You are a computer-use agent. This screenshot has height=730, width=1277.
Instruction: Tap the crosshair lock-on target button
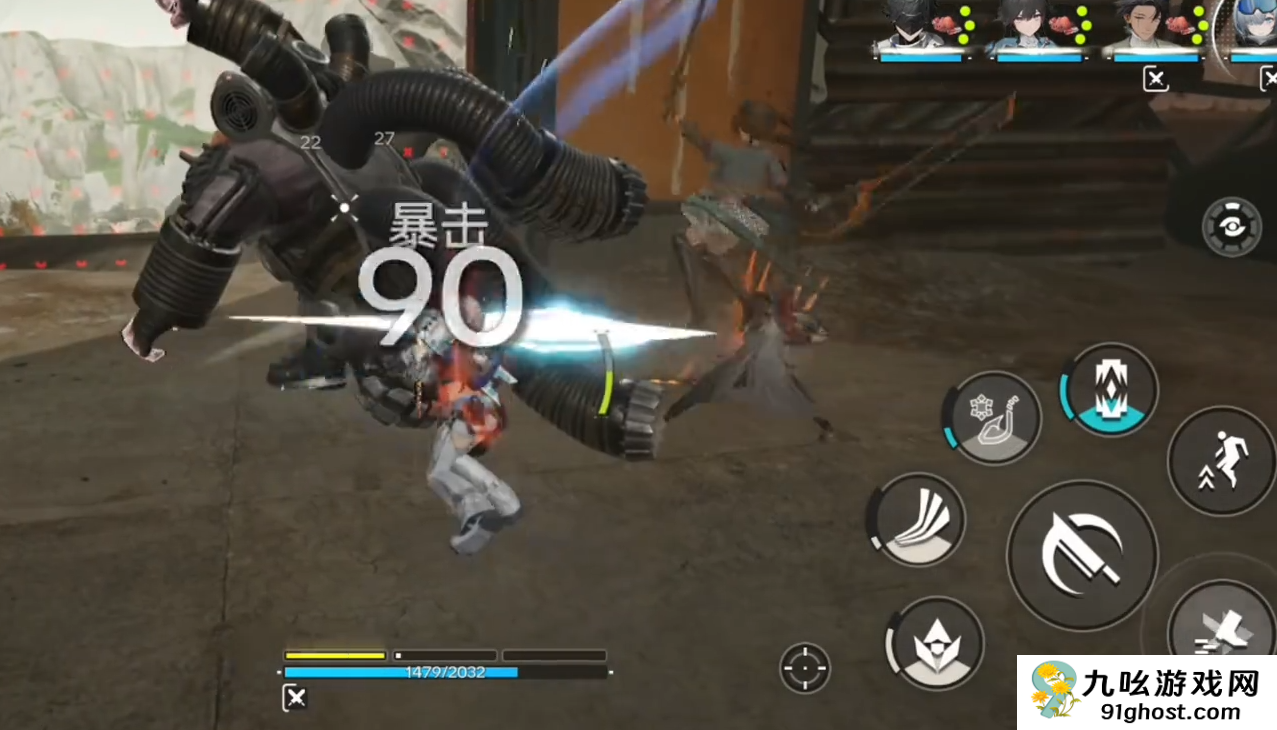pyautogui.click(x=805, y=668)
